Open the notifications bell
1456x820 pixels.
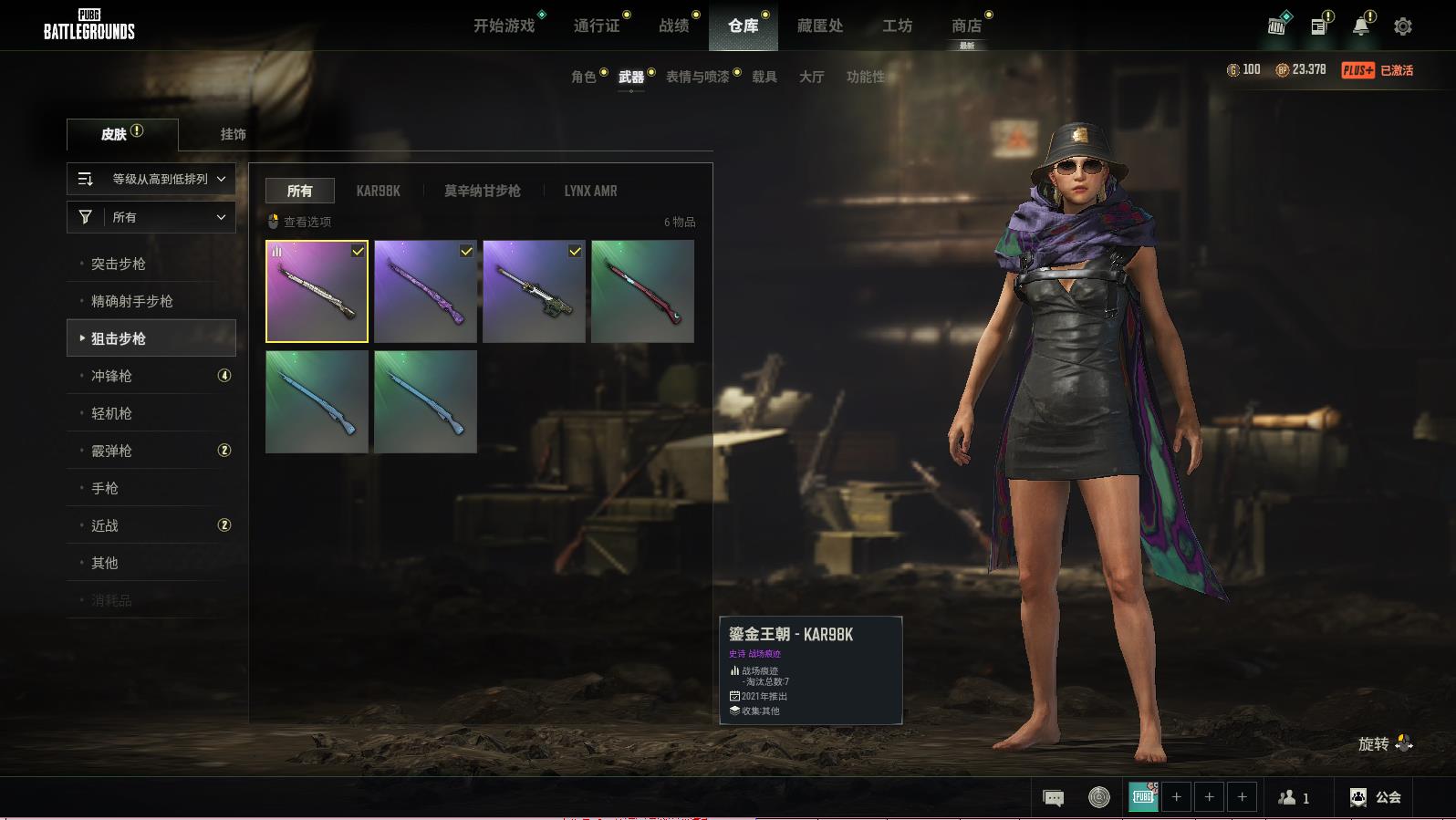point(1360,26)
